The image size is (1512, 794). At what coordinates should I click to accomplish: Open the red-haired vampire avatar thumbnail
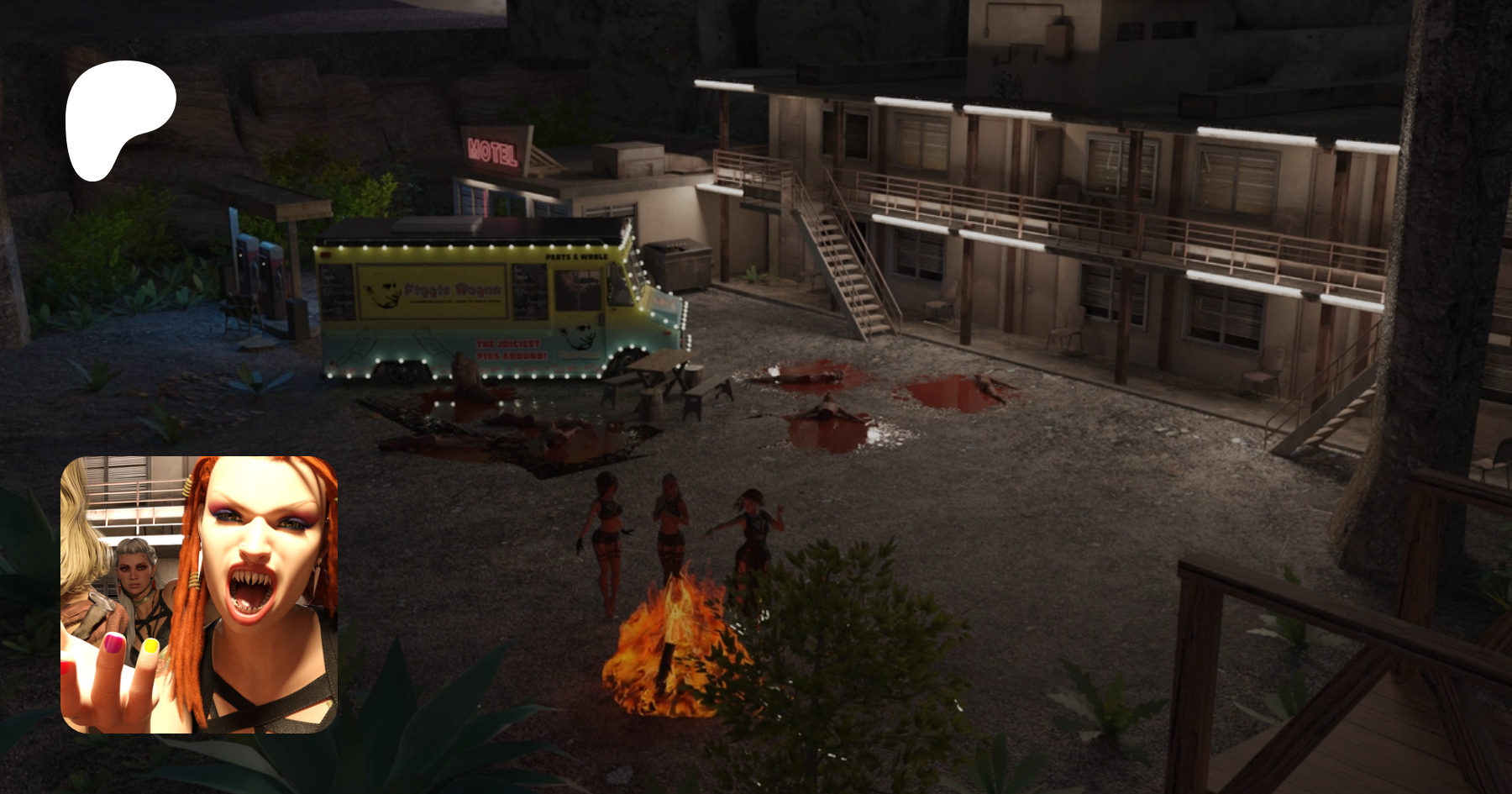[x=199, y=594]
